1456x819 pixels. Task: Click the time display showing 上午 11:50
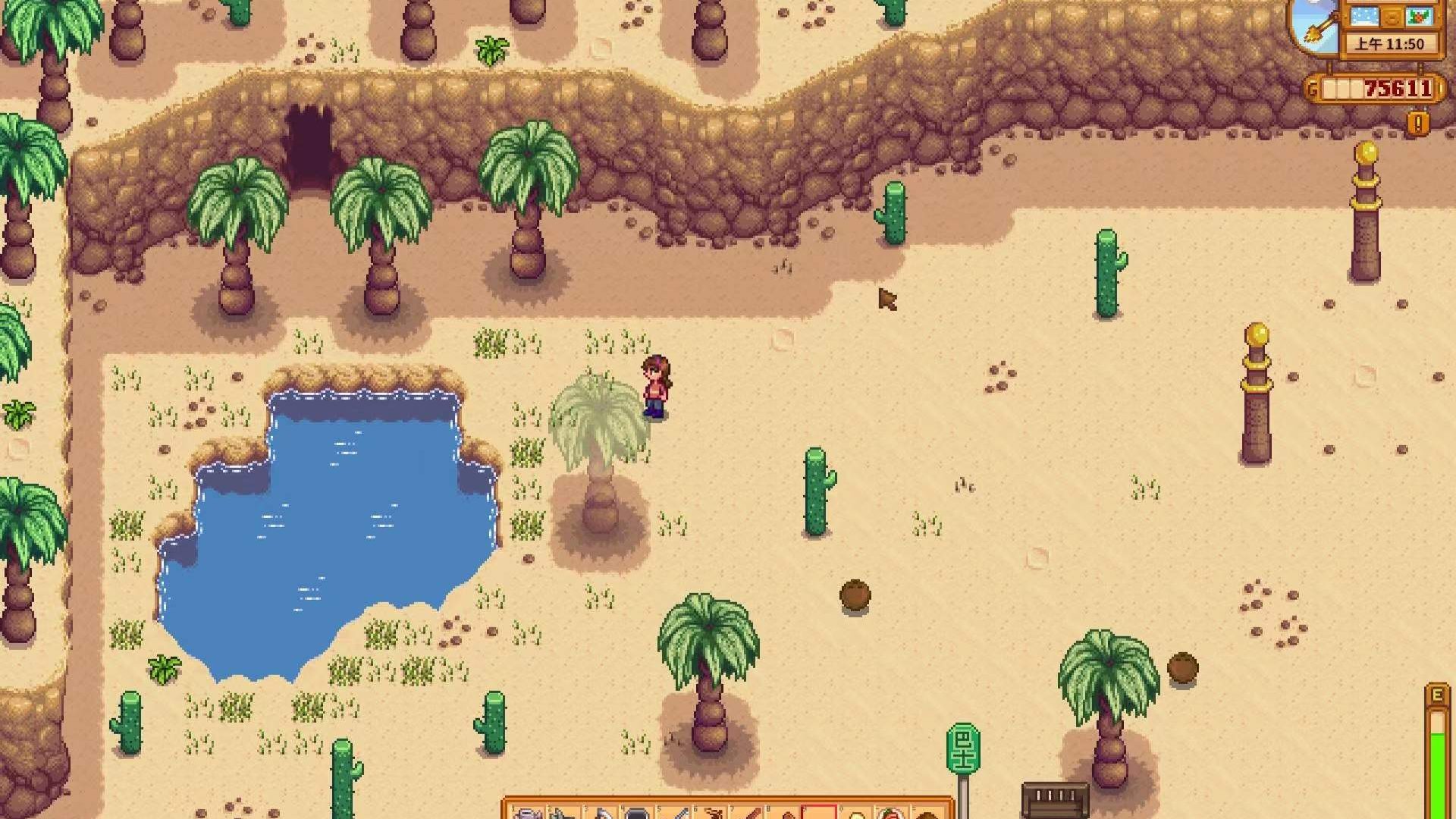tap(1390, 42)
